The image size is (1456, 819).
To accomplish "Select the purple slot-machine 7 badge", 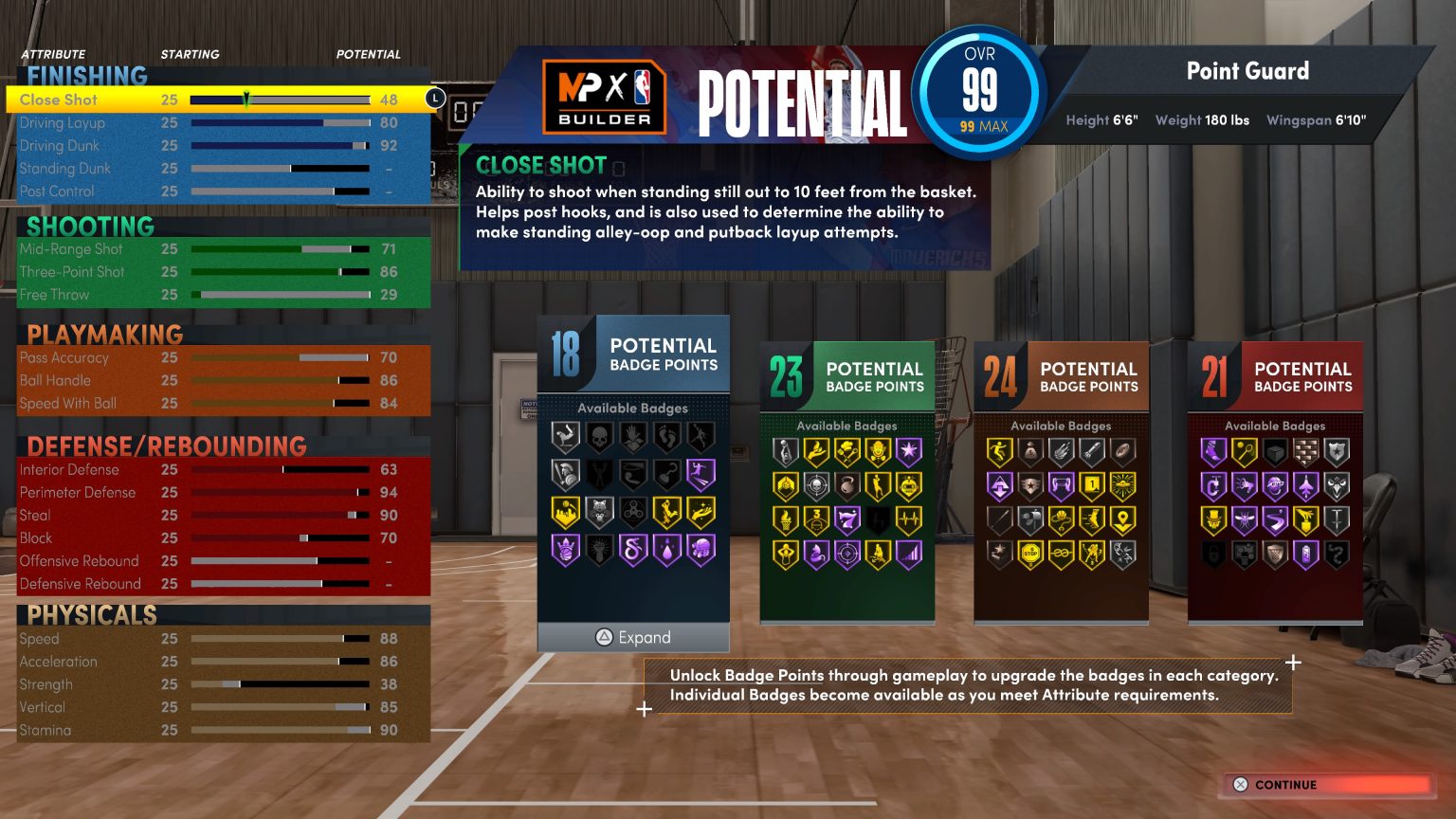I will 847,519.
